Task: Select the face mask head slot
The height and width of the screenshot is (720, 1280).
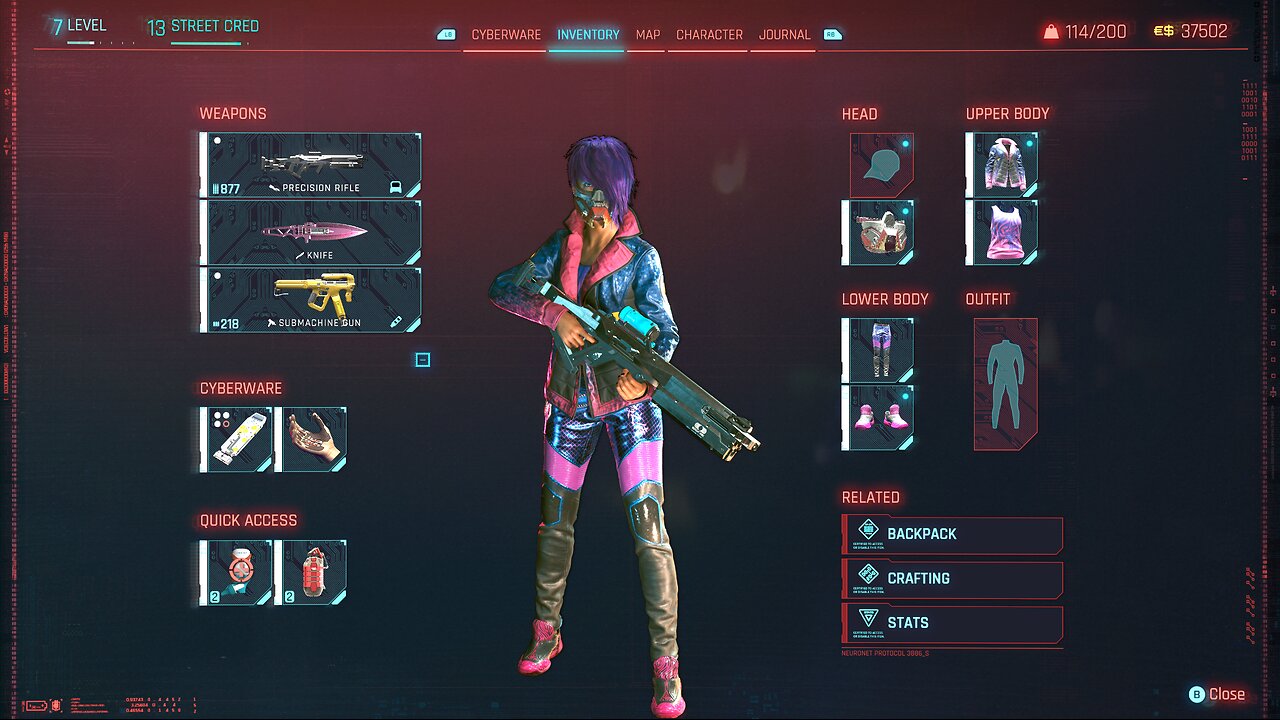Action: click(x=878, y=232)
